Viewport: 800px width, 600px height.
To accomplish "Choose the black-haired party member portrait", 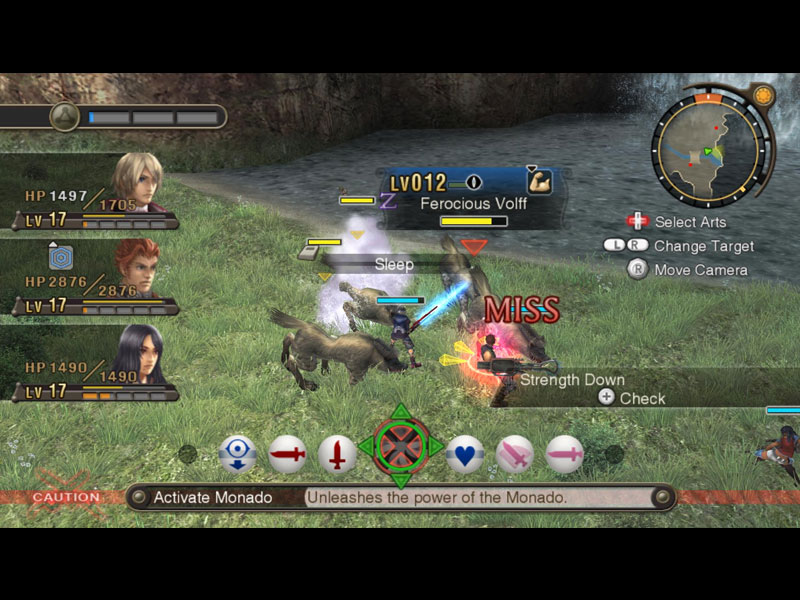I will [x=137, y=355].
